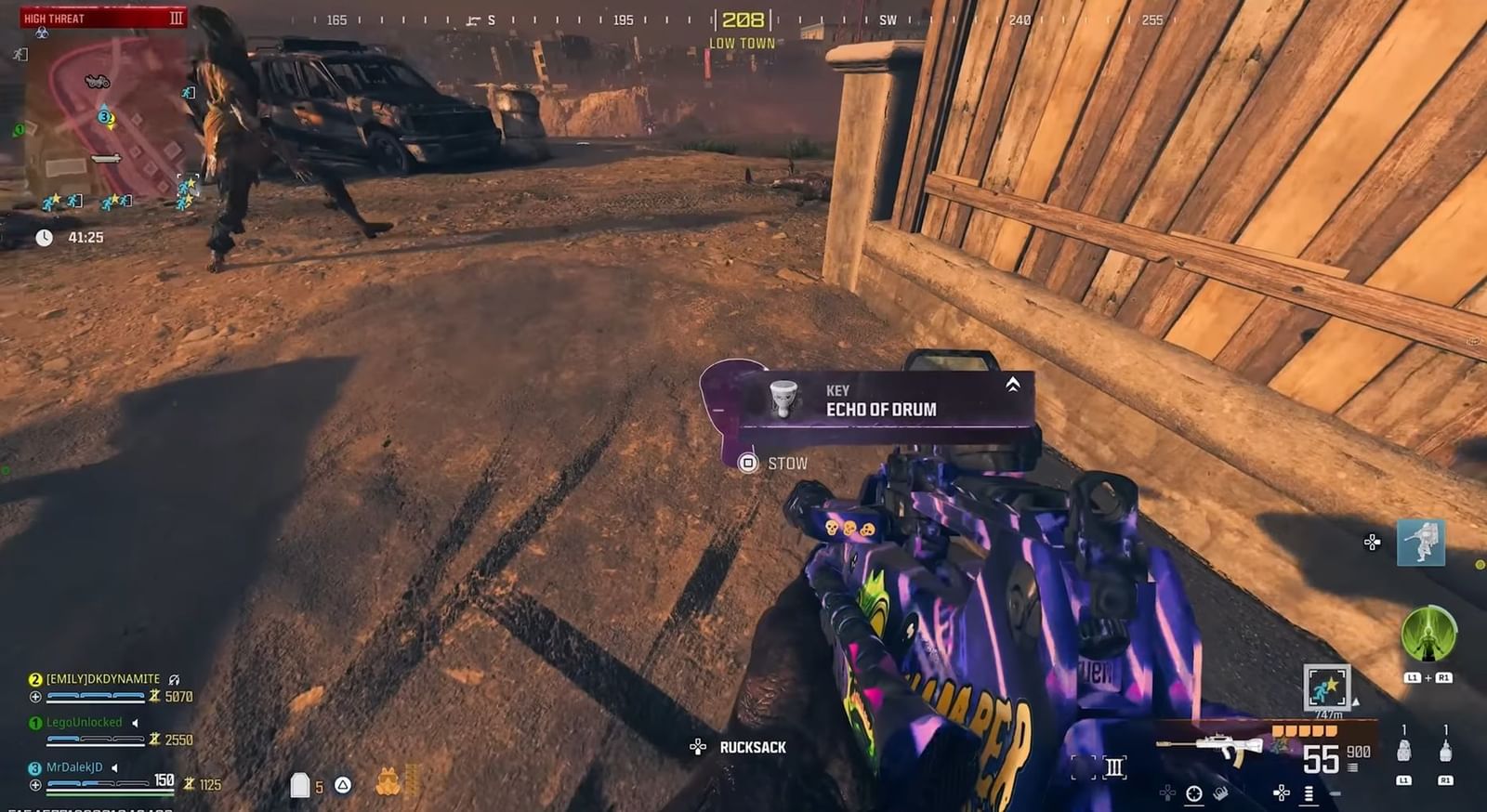The height and width of the screenshot is (812, 1487).
Task: Toggle EMILY DKDYNAMITE's muted mic icon
Action: (174, 680)
